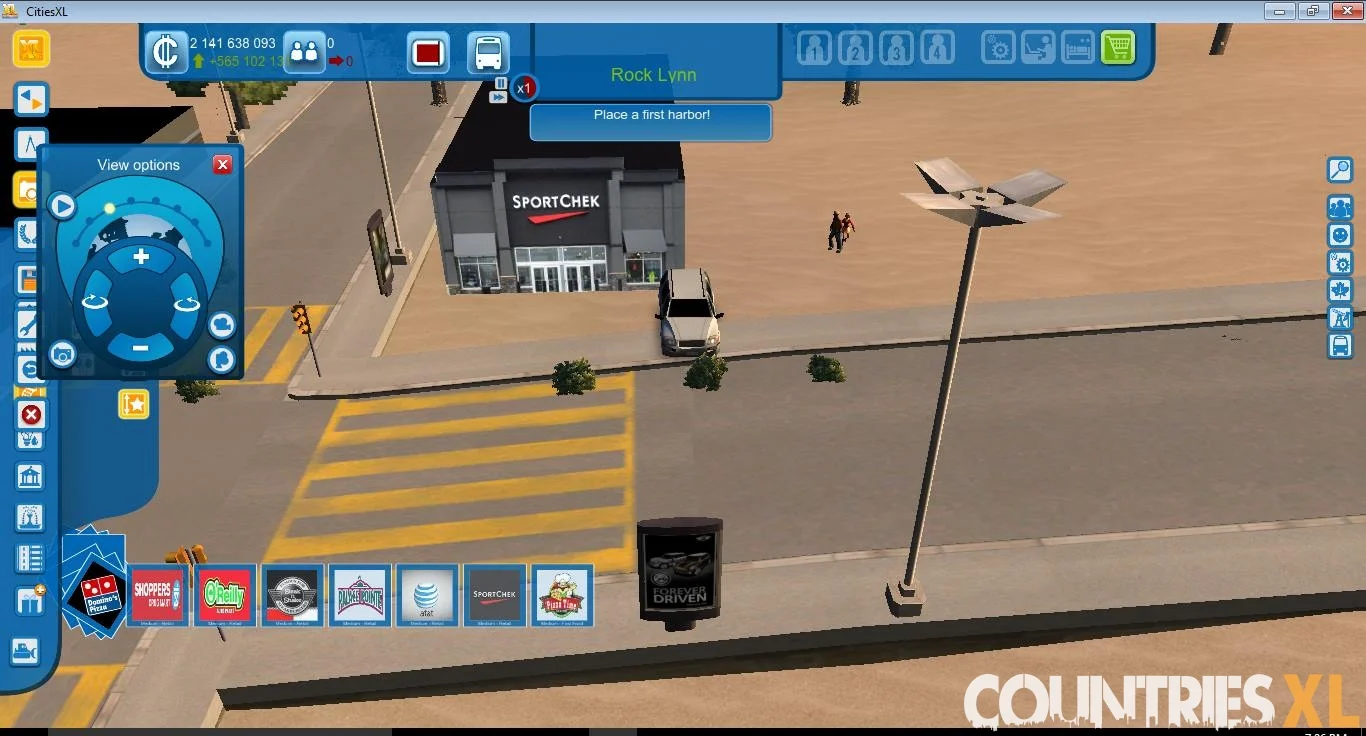This screenshot has height=736, width=1366.
Task: Pick the AT&T retail building card
Action: coord(427,596)
